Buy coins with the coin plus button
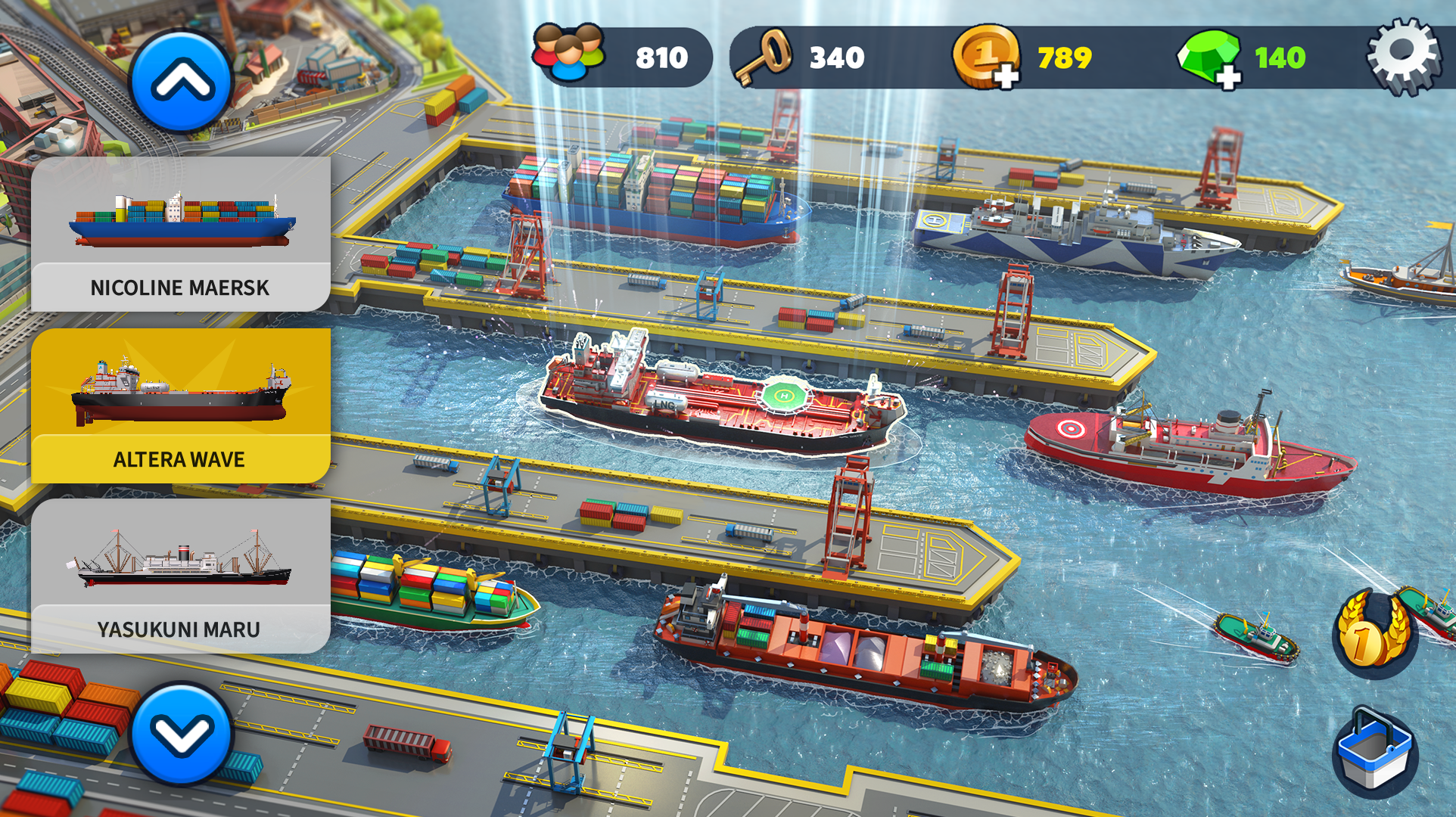Screen dimensions: 1456x817 (x=1006, y=77)
